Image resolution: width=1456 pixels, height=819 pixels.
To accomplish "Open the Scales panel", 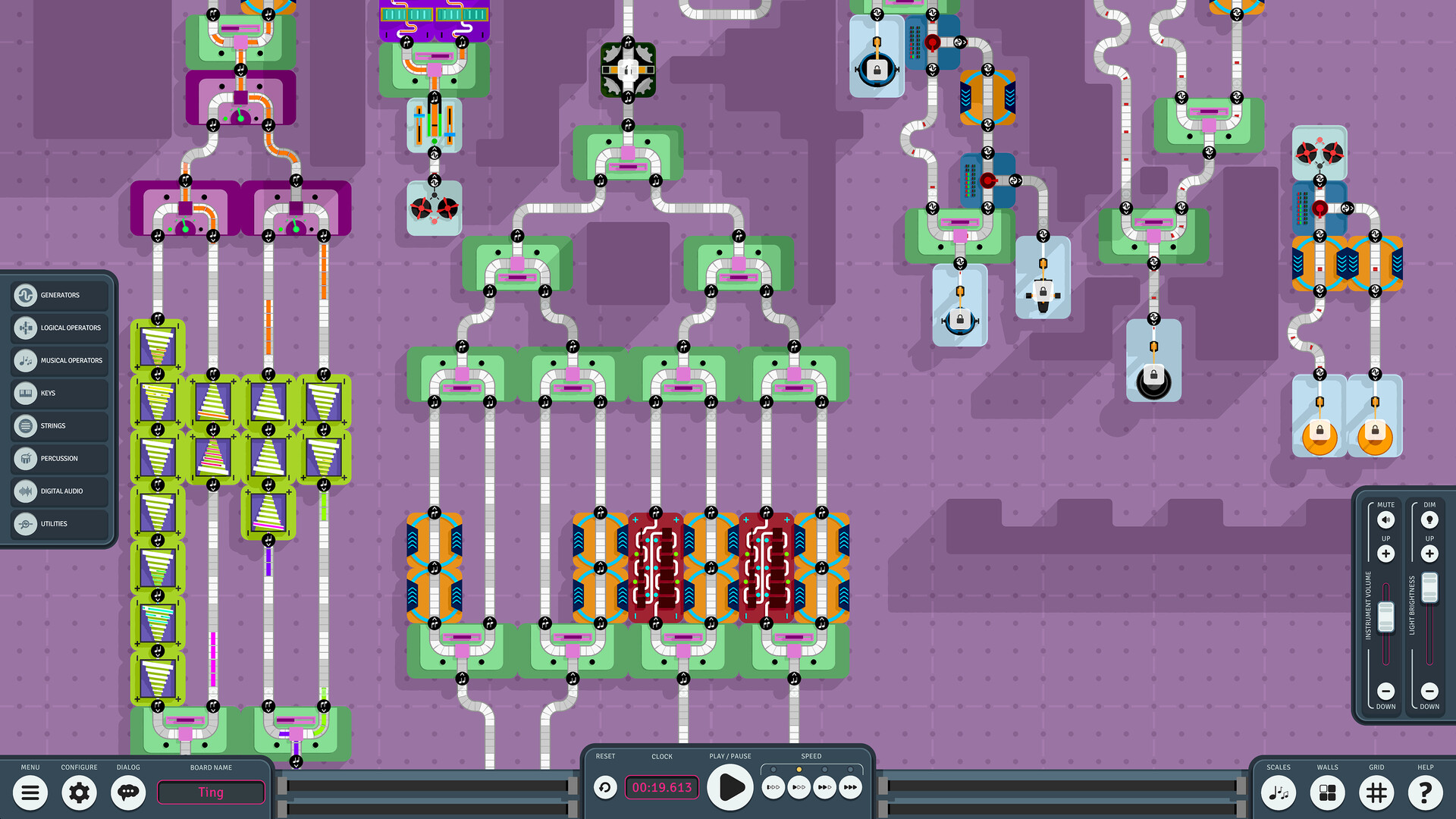I will [x=1279, y=792].
